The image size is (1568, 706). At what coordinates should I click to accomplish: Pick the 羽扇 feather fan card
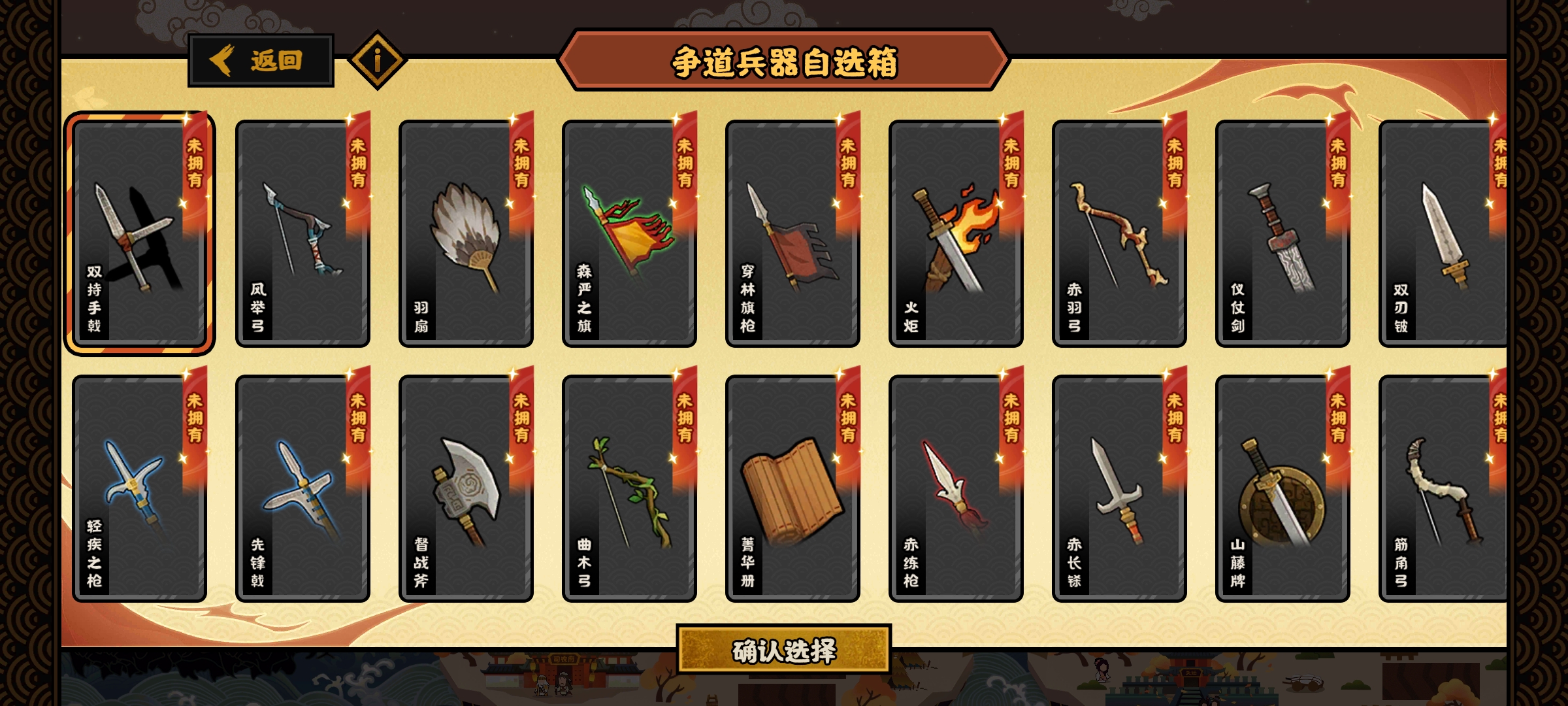tap(466, 233)
